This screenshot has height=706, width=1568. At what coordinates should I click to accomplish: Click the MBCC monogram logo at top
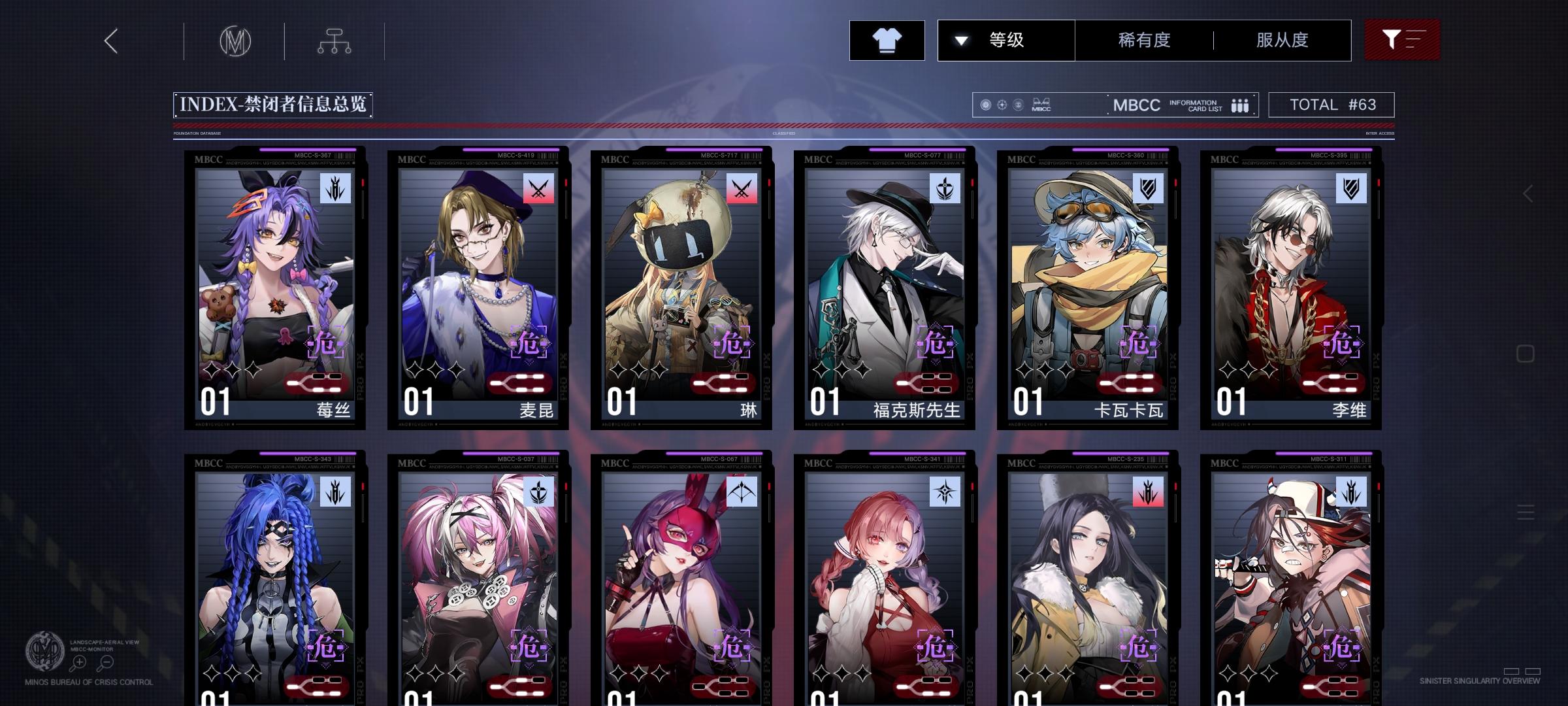(x=235, y=41)
